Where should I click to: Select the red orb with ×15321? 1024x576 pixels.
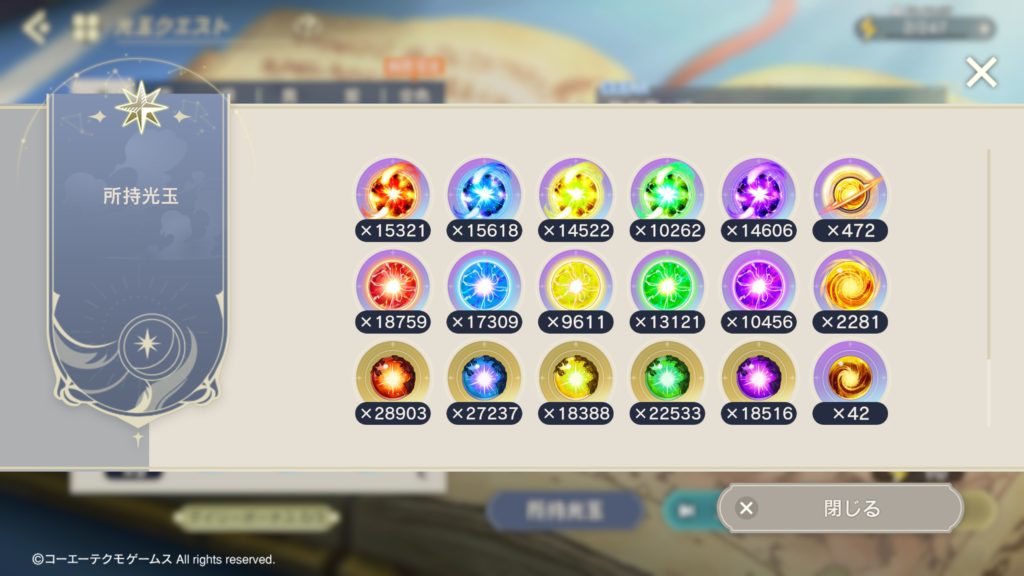[x=393, y=192]
